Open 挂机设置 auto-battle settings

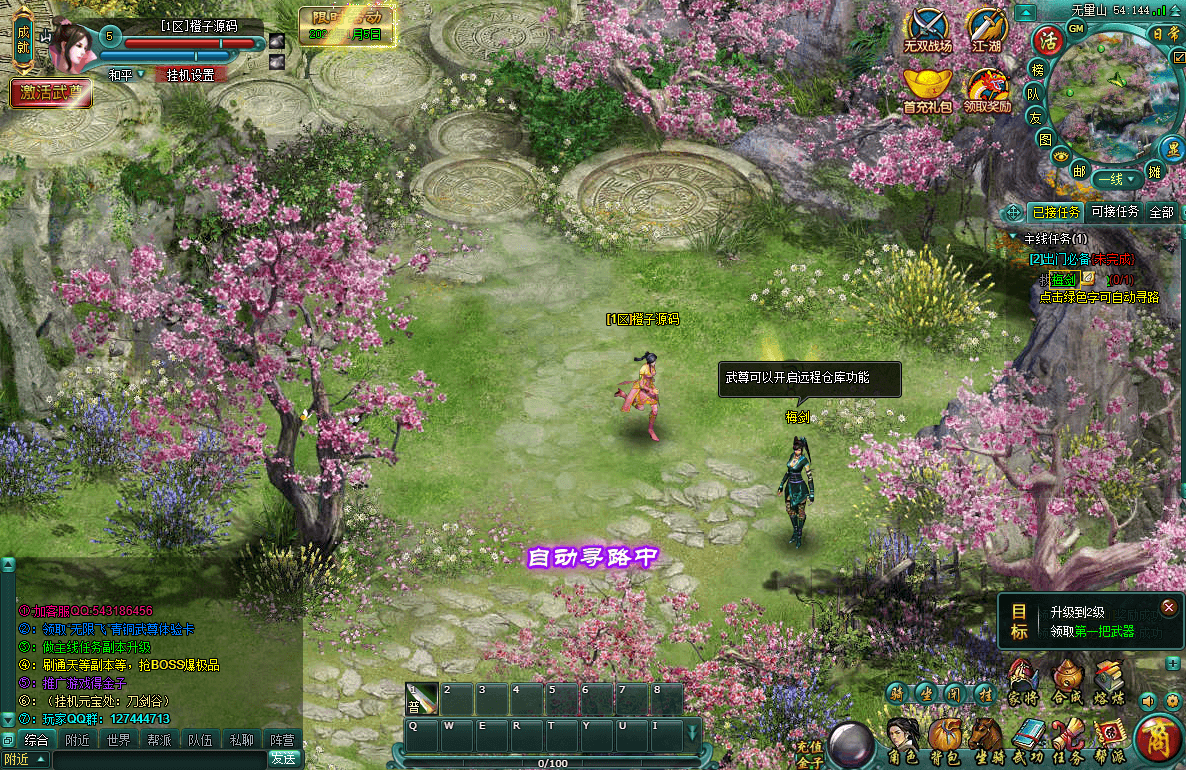click(x=190, y=75)
